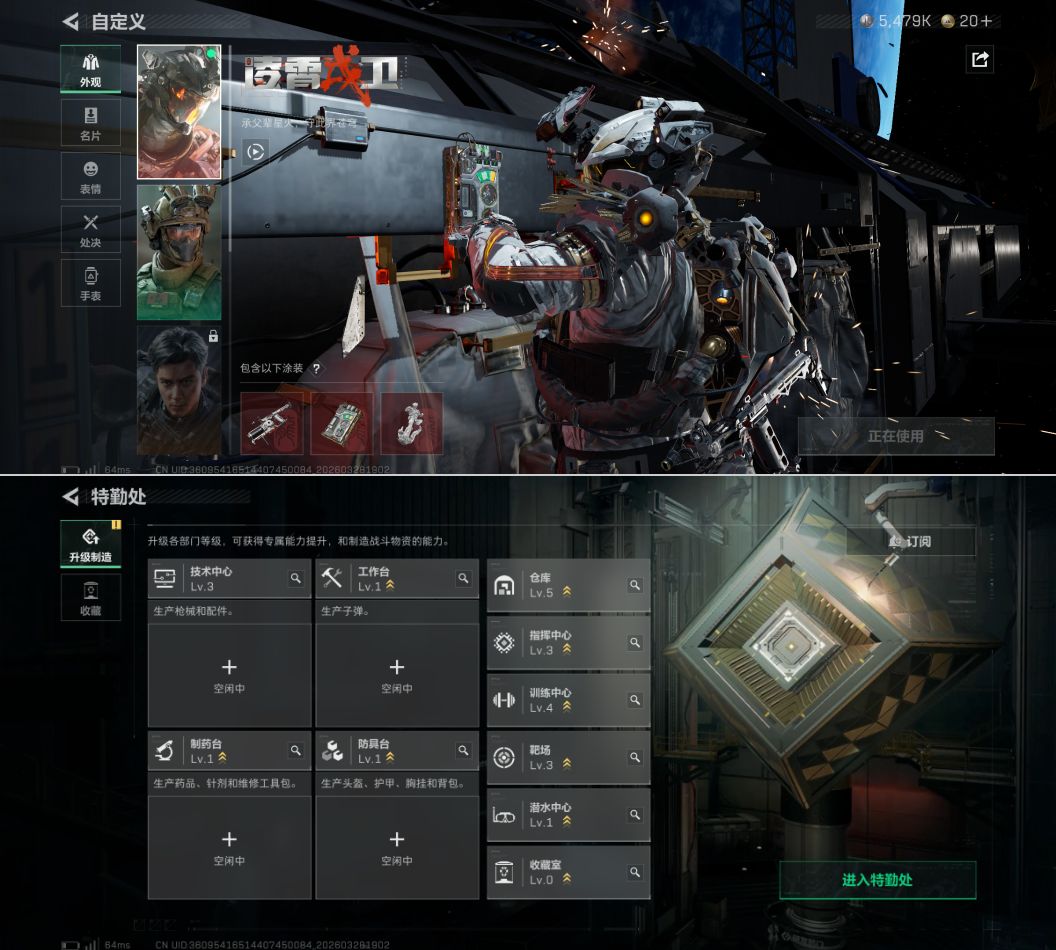The width and height of the screenshot is (1056, 950).
Task: Enter via the 进入特勤处 button
Action: 877,880
